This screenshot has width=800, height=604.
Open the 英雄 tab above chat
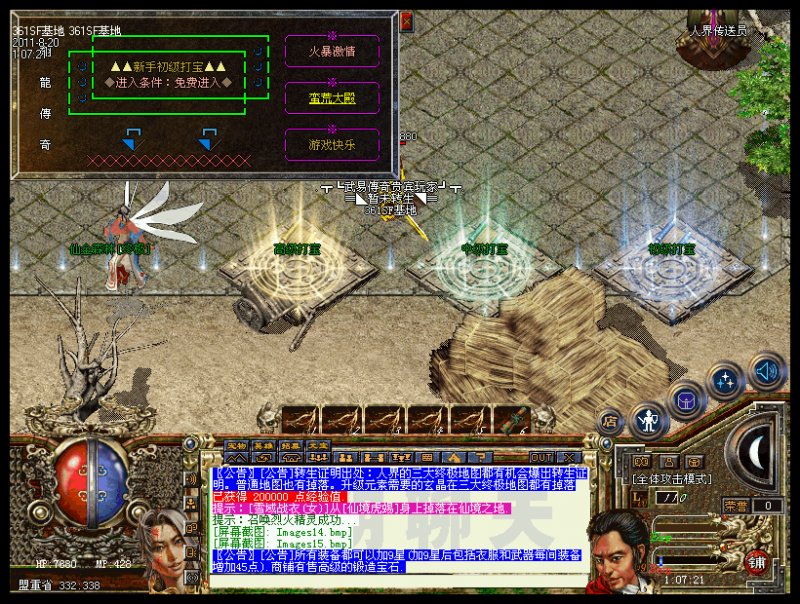click(263, 446)
